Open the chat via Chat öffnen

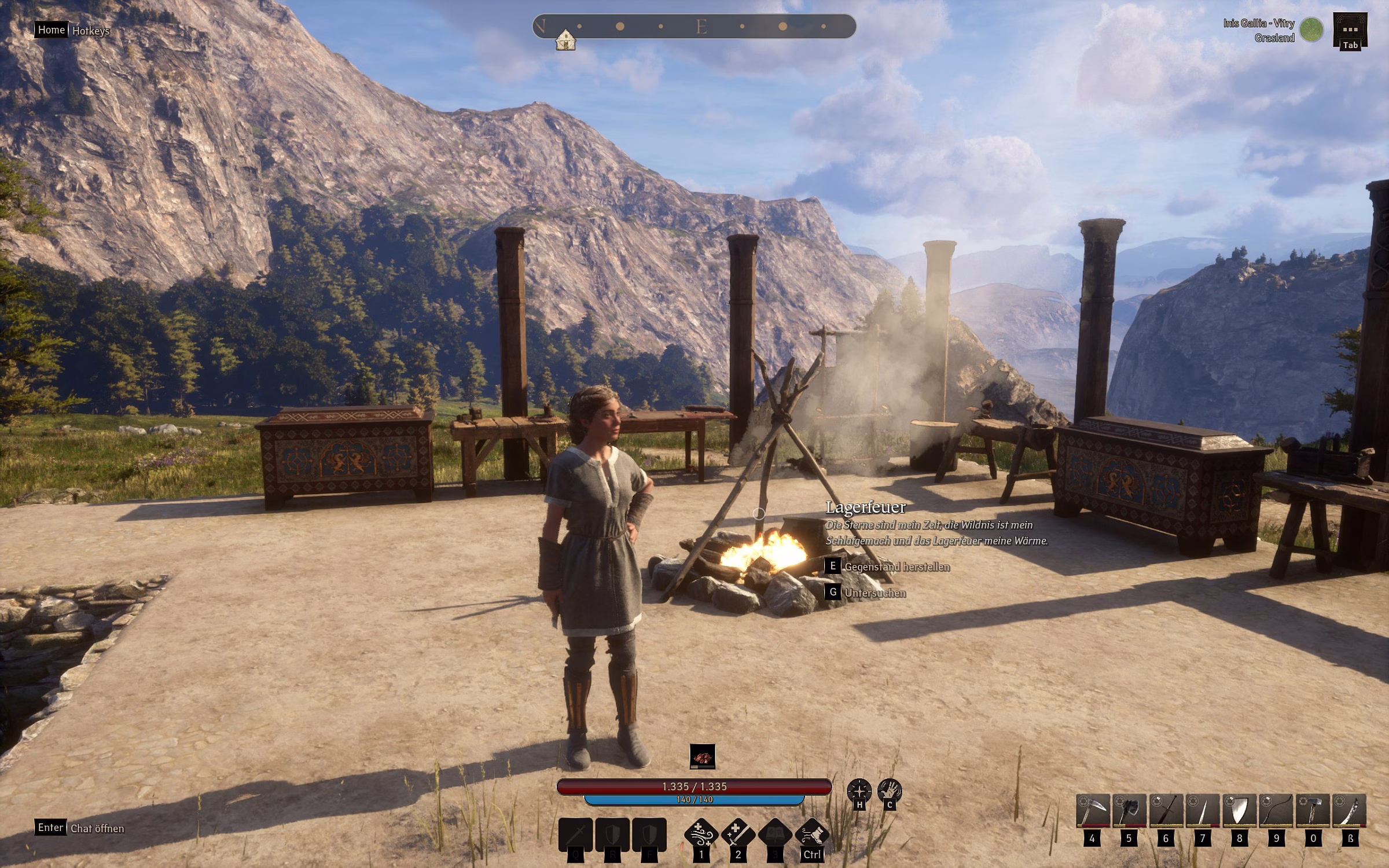97,829
